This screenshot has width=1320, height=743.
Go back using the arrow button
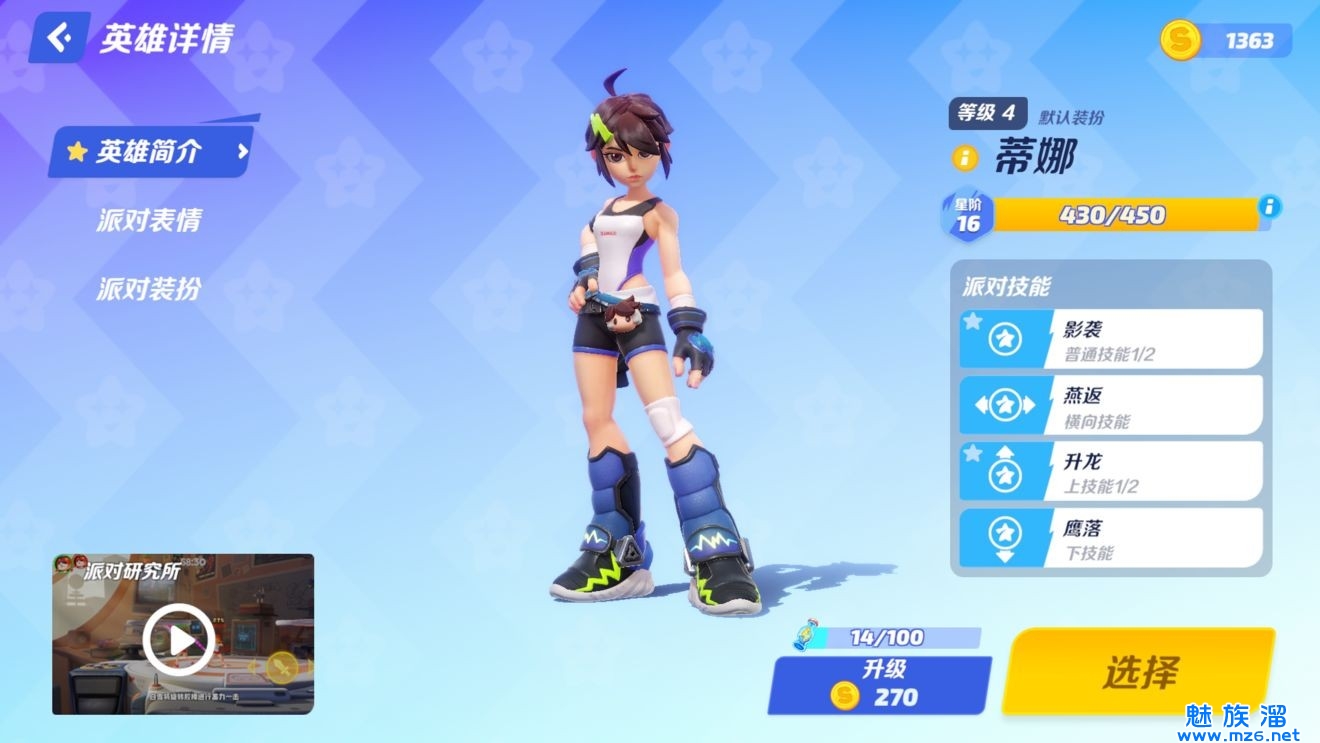coord(60,38)
